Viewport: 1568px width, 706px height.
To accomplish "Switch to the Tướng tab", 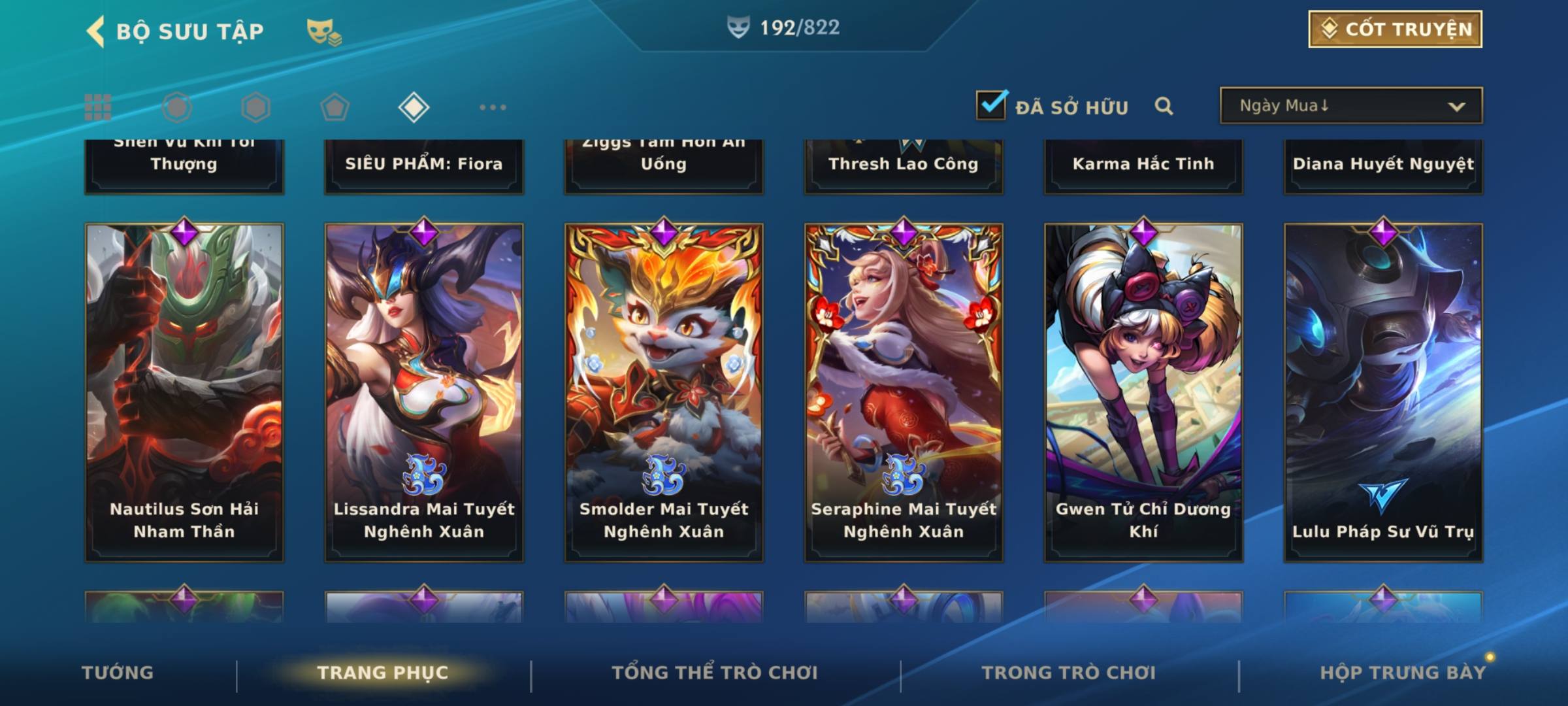I will pyautogui.click(x=118, y=673).
